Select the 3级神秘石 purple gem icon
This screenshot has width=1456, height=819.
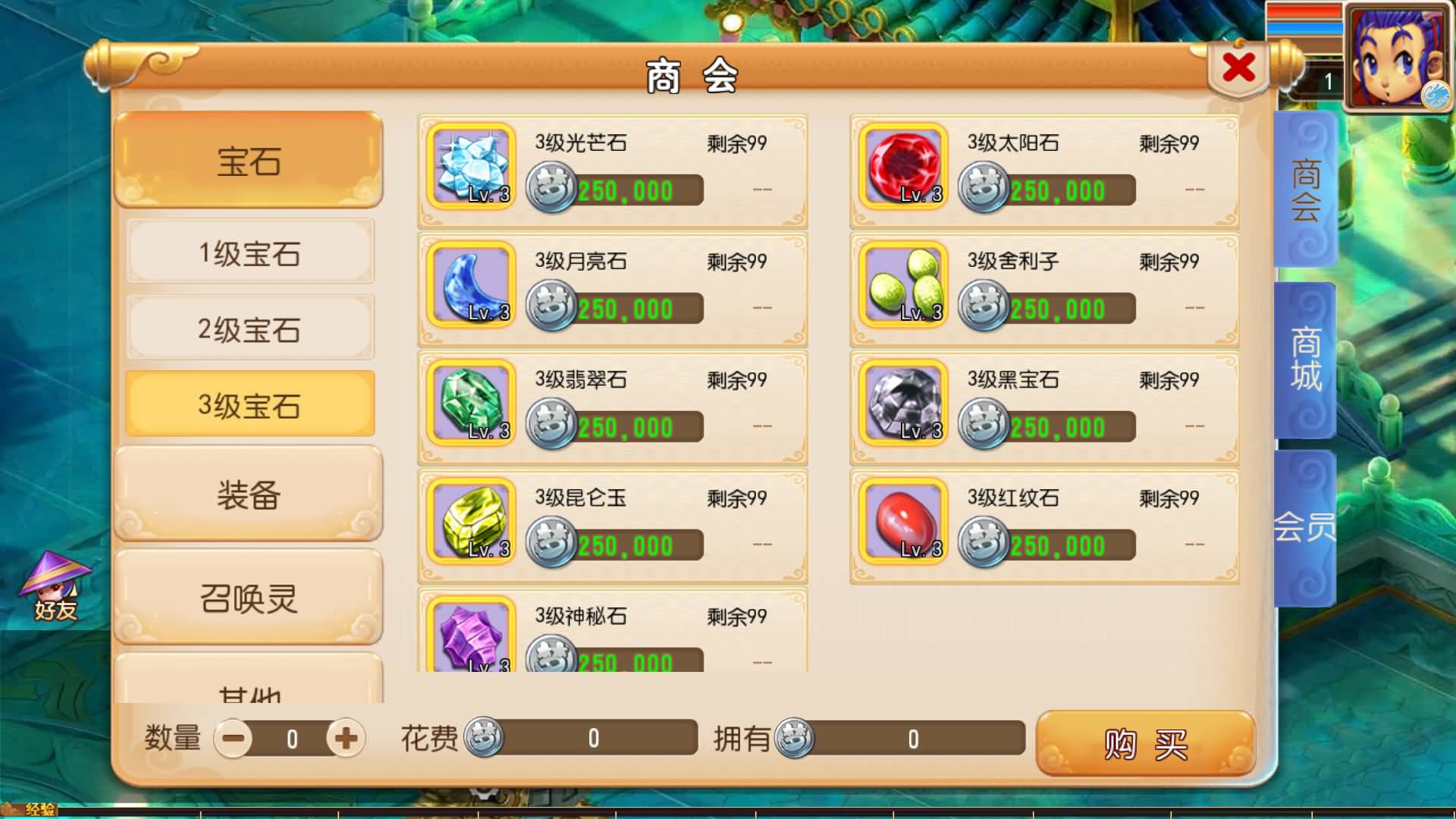click(x=470, y=639)
